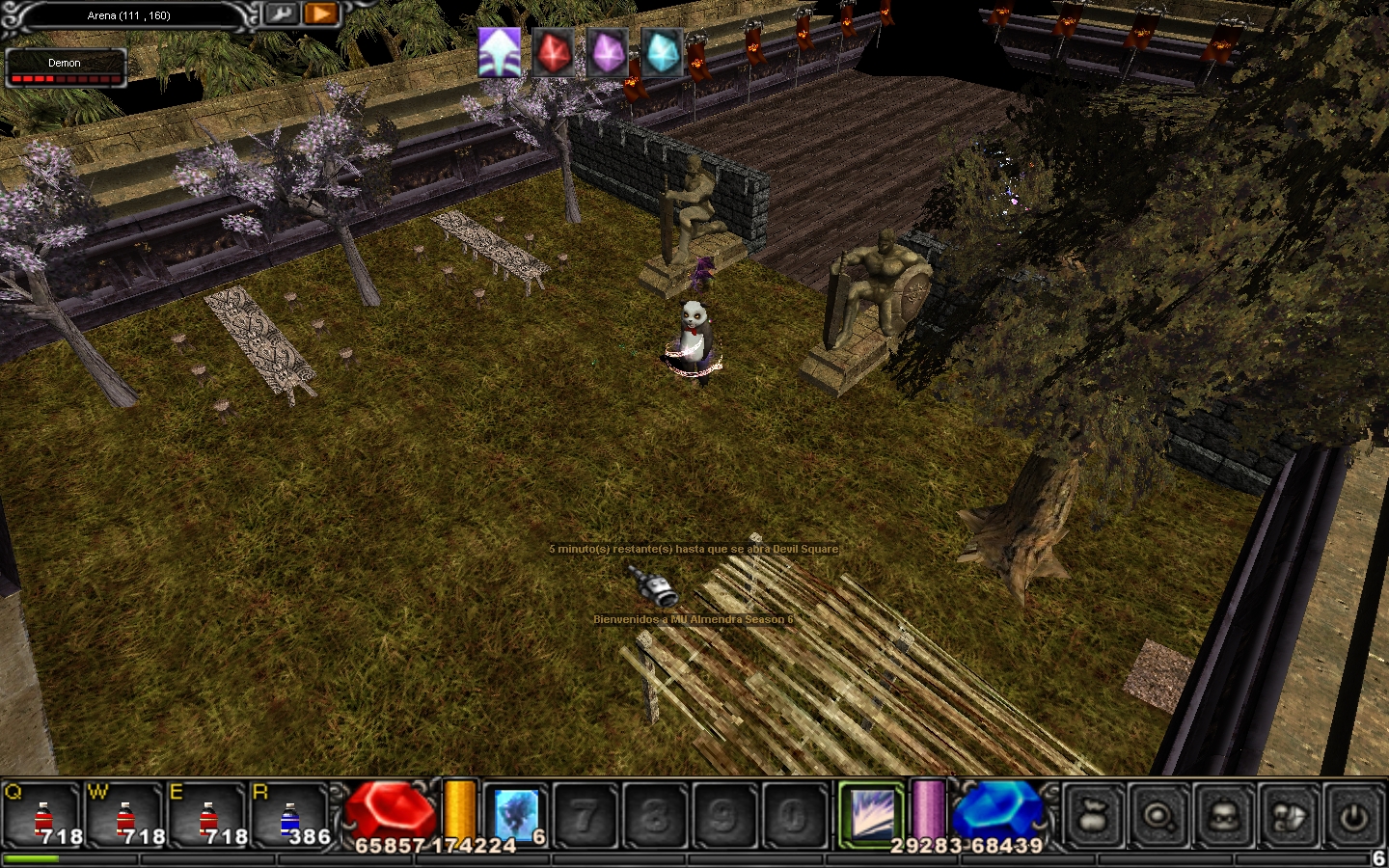Click the red crystal buff icon
1389x868 pixels.
click(554, 51)
